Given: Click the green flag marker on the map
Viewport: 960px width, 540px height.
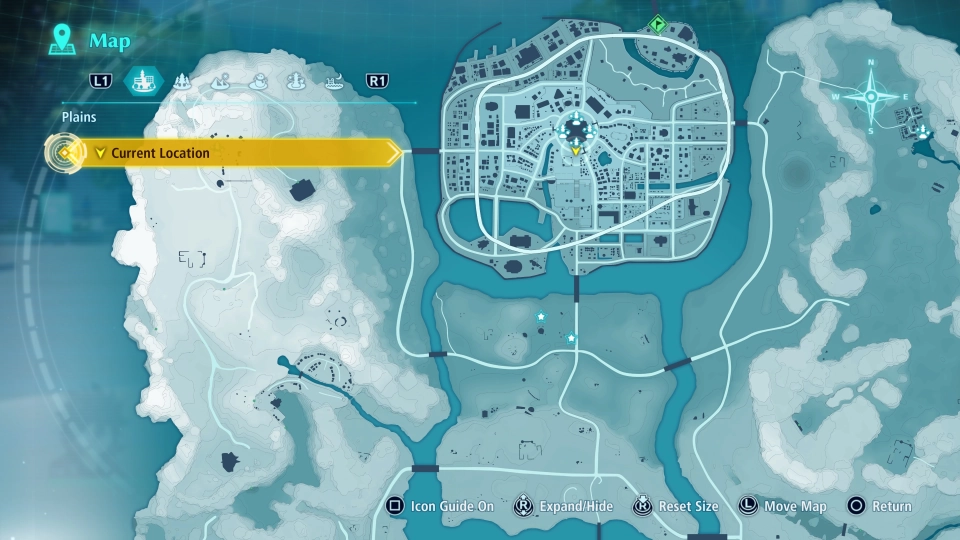Looking at the screenshot, I should pos(657,24).
